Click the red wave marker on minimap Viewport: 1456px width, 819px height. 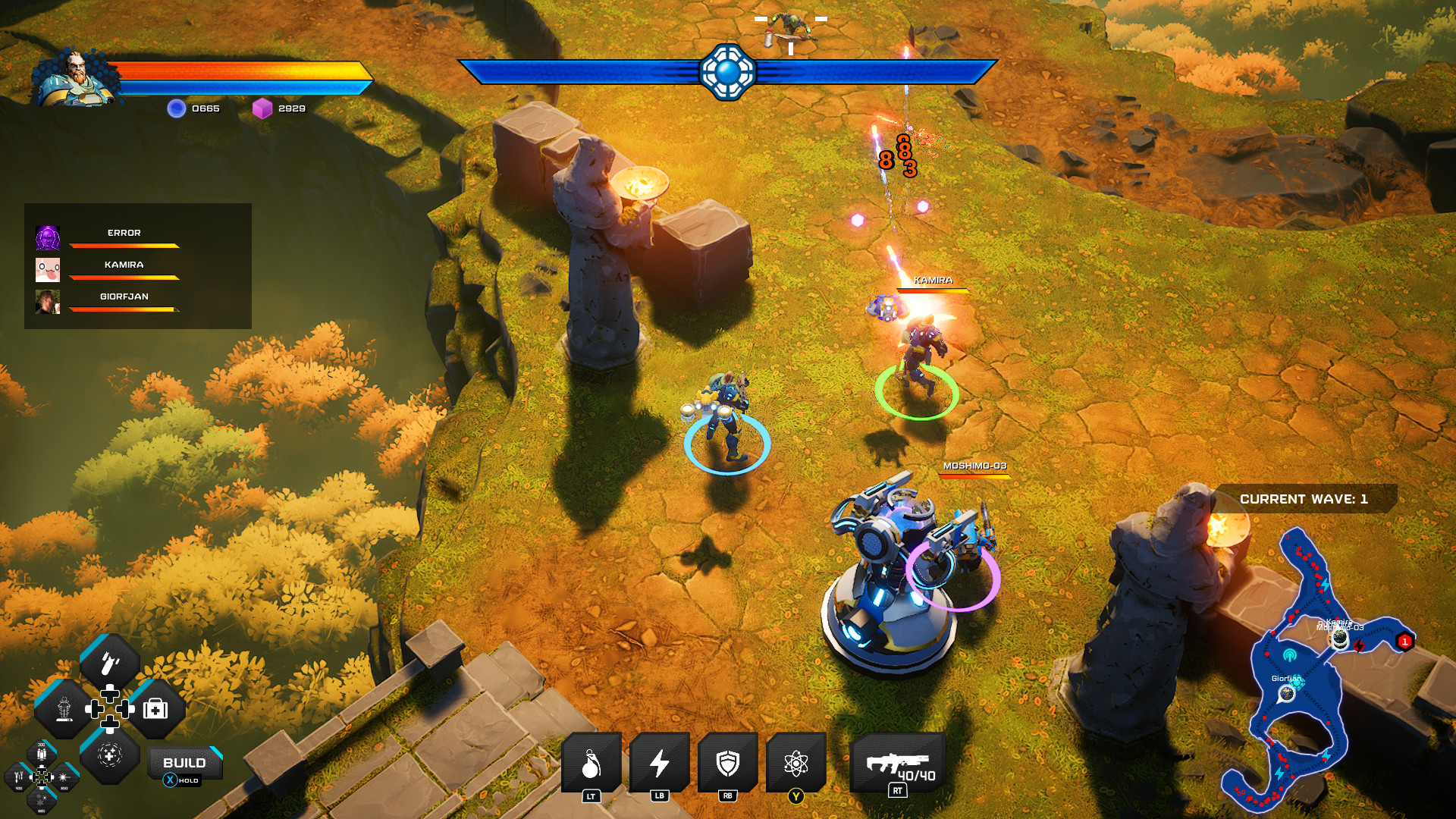1404,642
